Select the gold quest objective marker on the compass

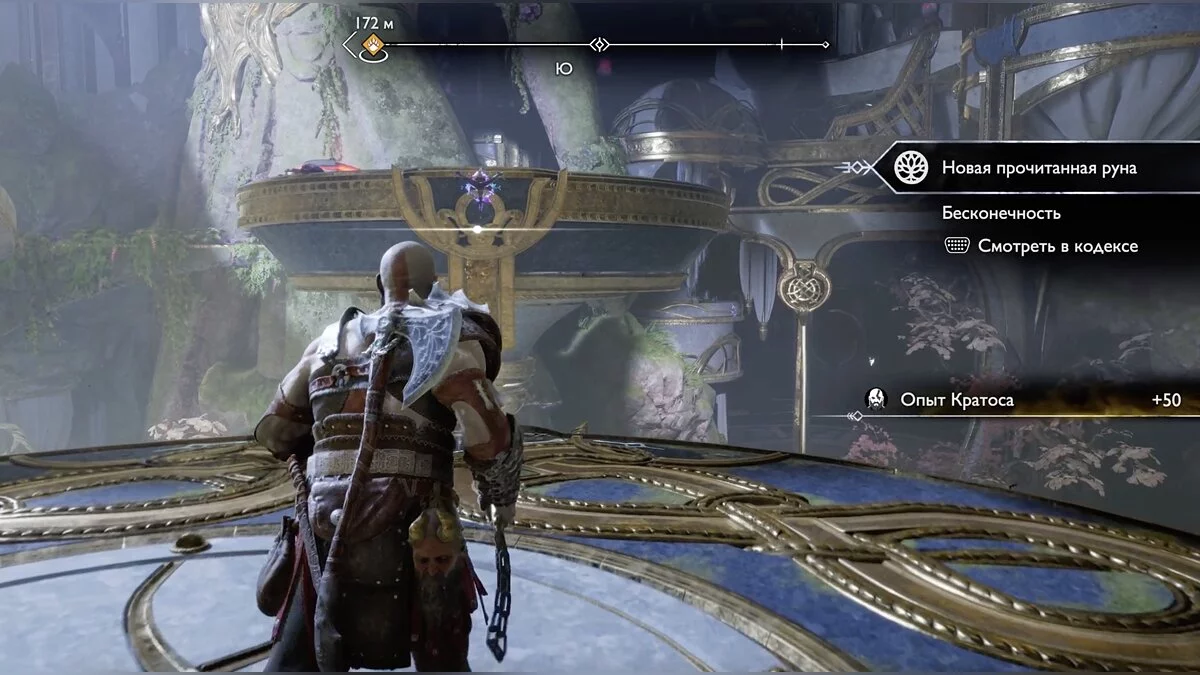[374, 44]
